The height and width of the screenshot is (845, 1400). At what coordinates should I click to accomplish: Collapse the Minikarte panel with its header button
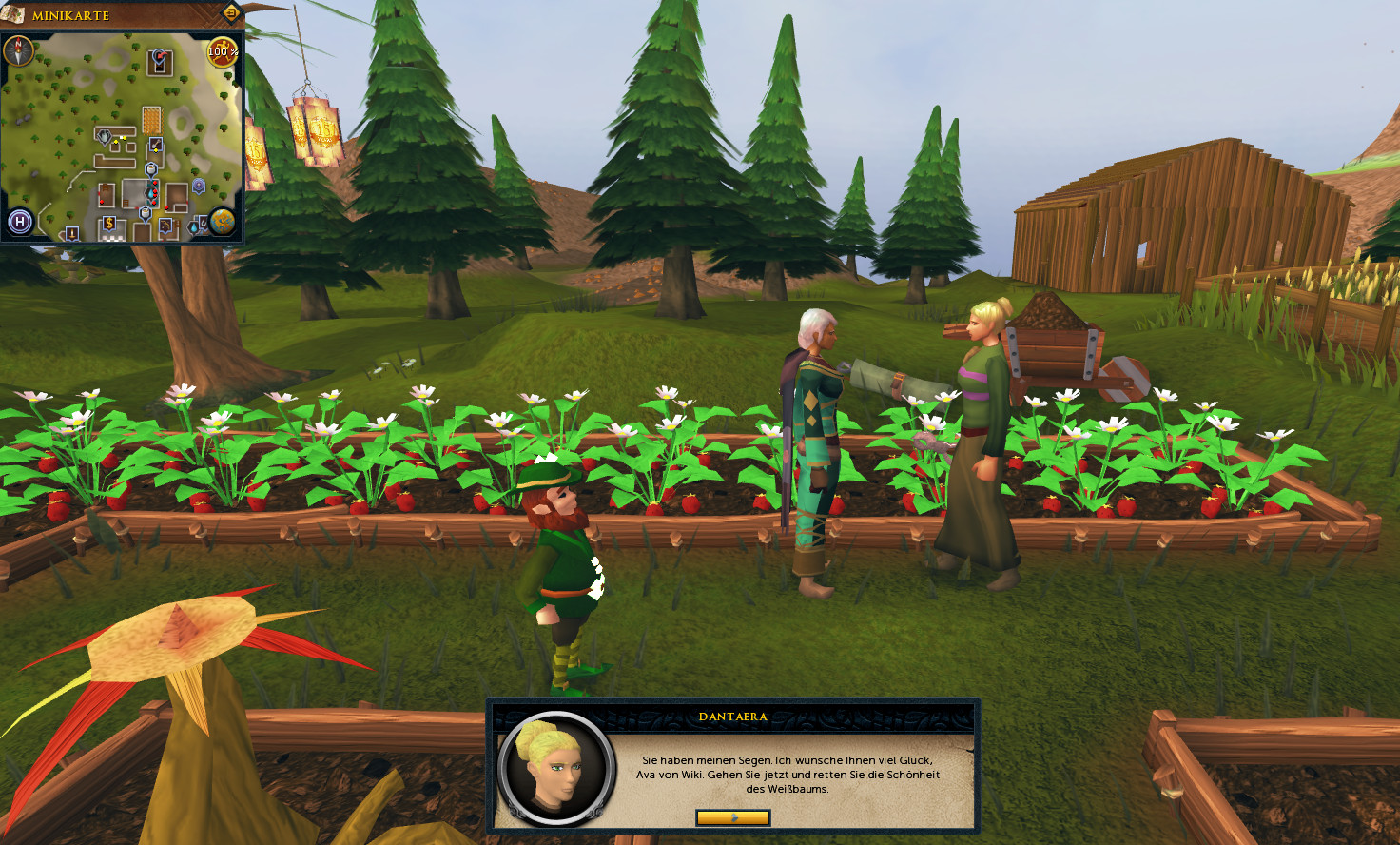click(x=230, y=12)
